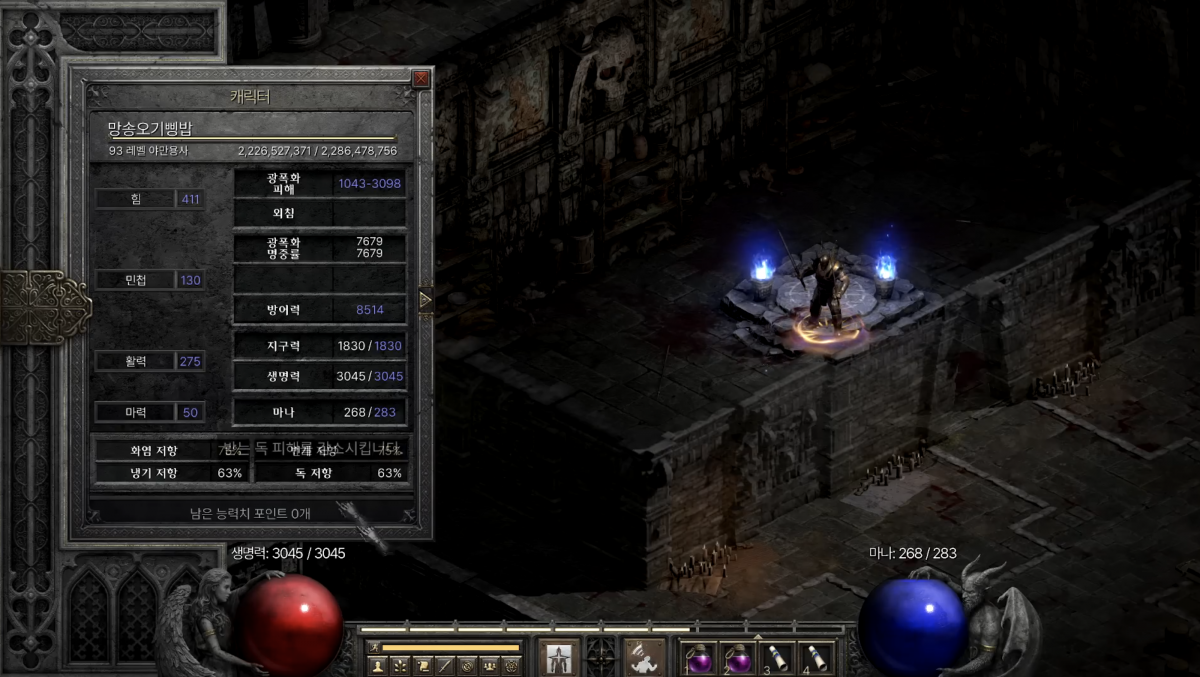This screenshot has height=677, width=1200.
Task: Open the quest scroll icon in mini menu
Action: click(422, 665)
